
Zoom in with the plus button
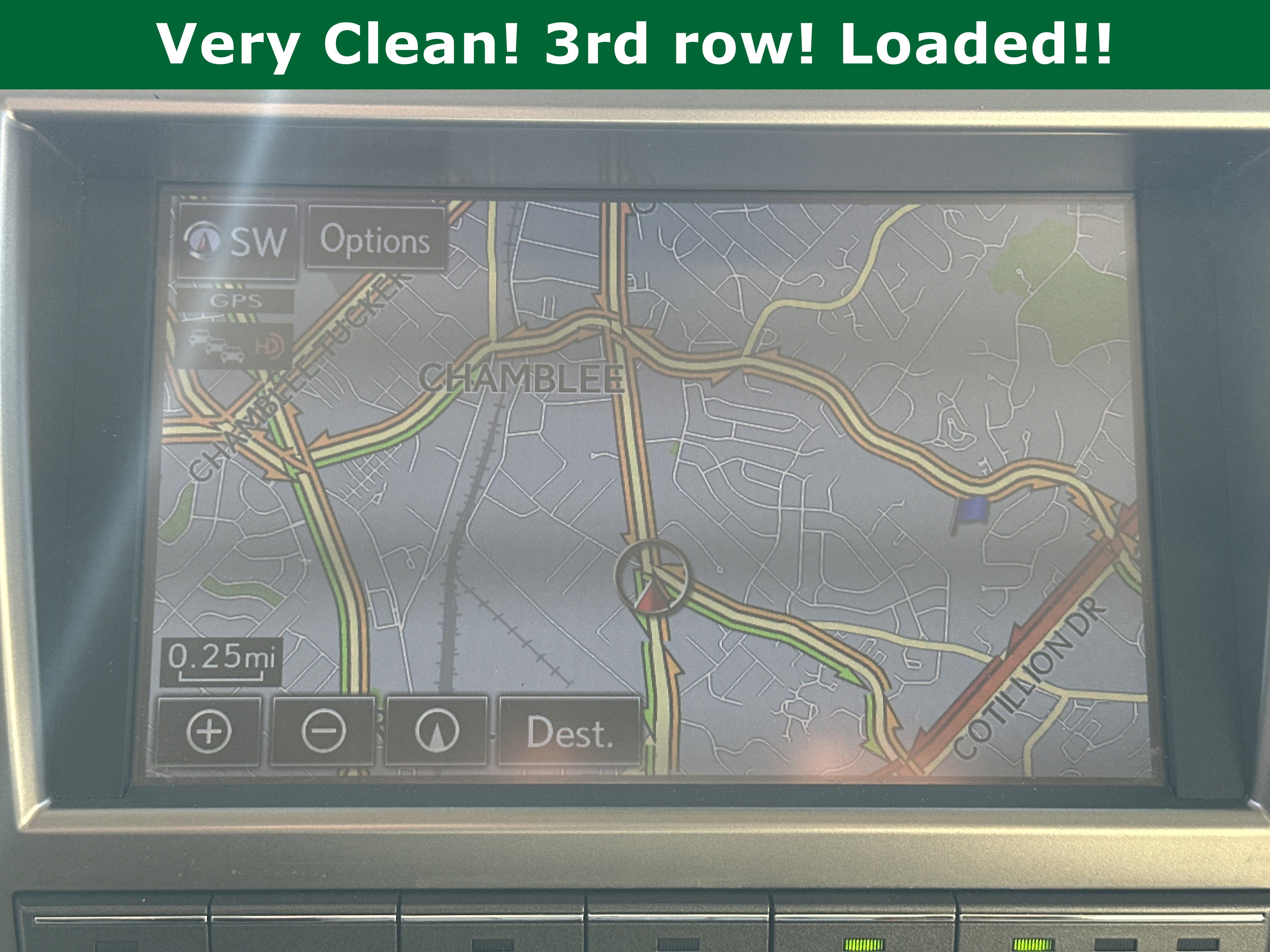tap(209, 732)
